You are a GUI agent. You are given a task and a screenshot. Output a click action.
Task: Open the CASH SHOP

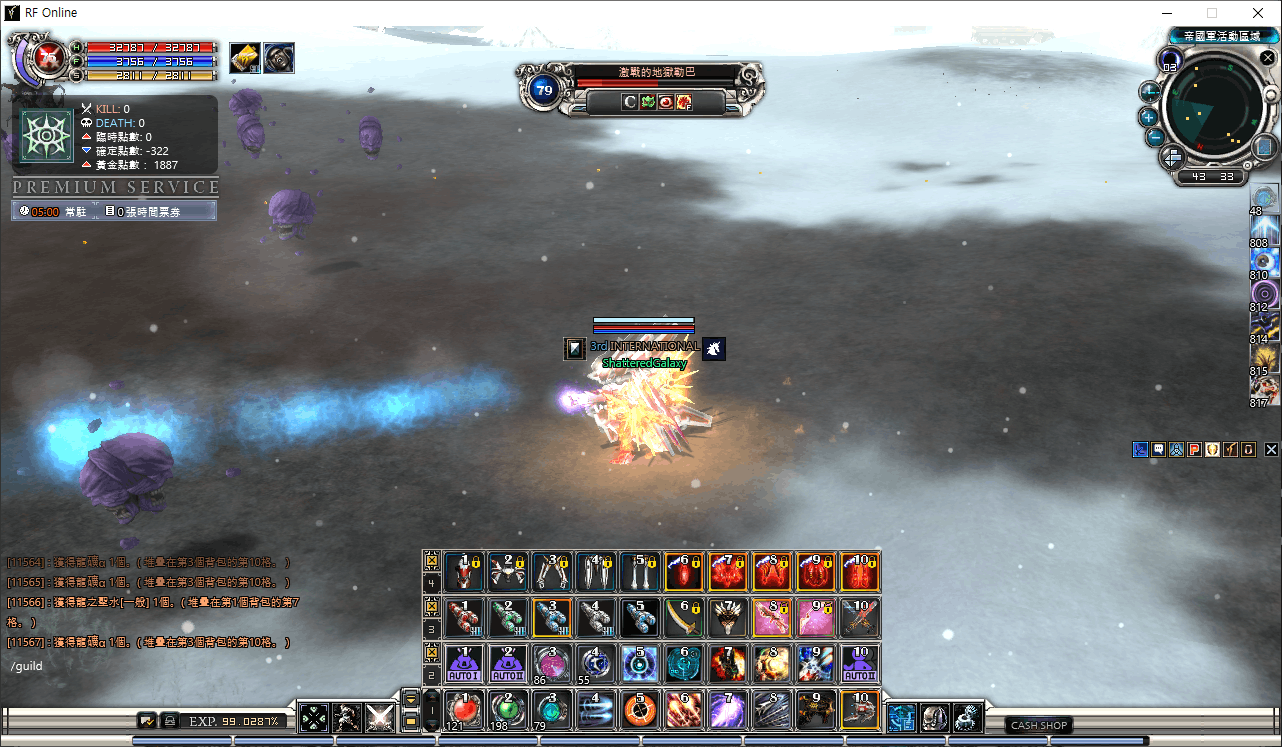pos(1039,725)
